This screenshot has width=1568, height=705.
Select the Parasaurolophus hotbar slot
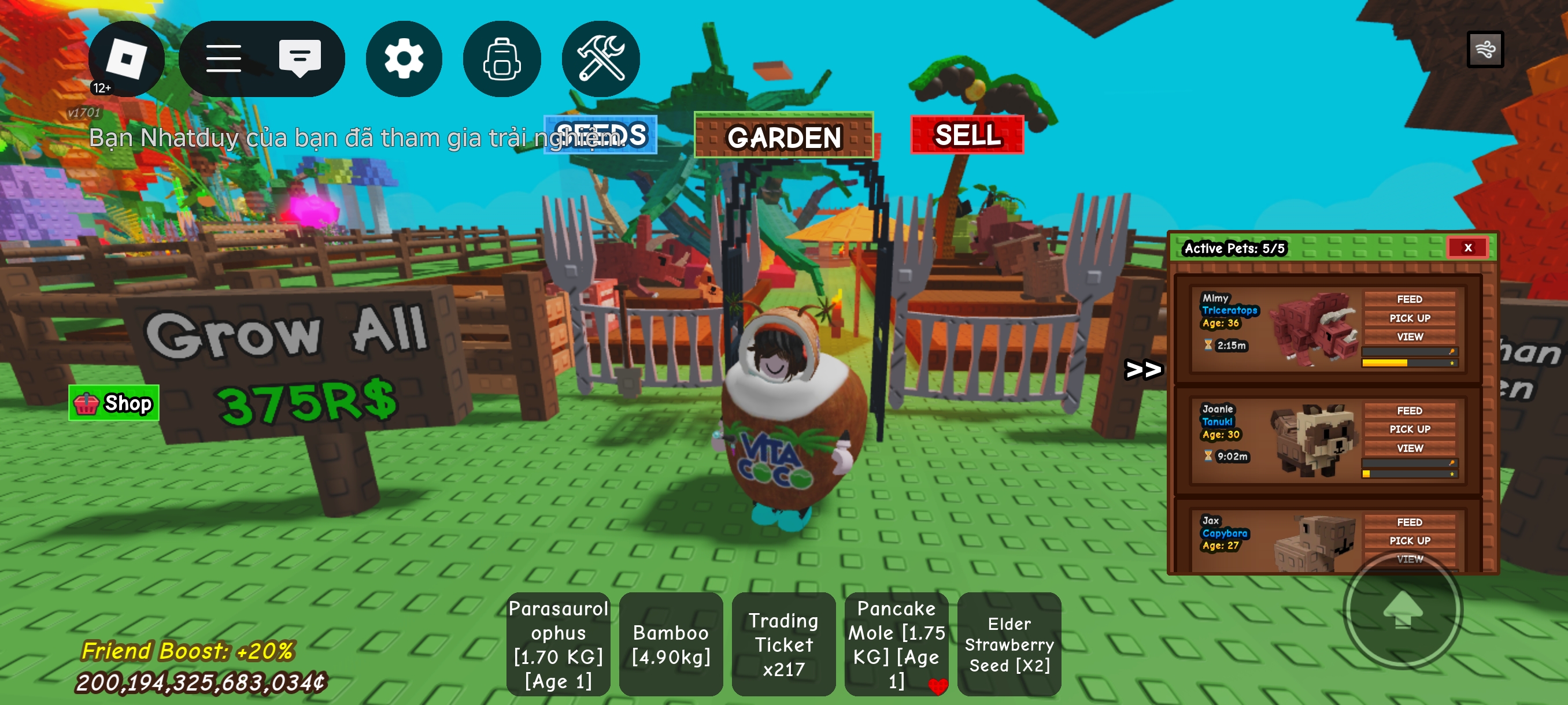tap(558, 644)
